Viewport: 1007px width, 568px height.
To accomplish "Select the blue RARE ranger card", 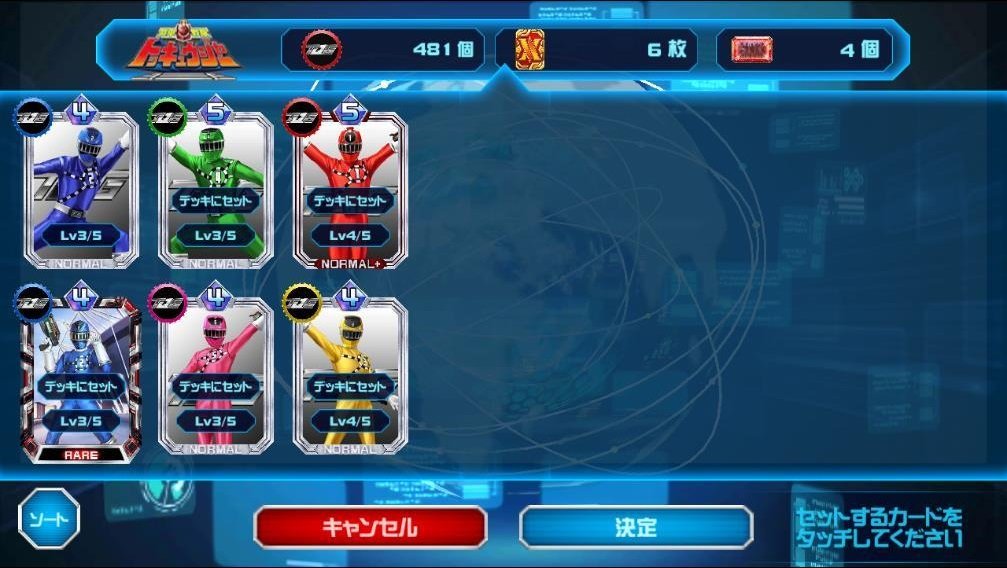I will (79, 376).
